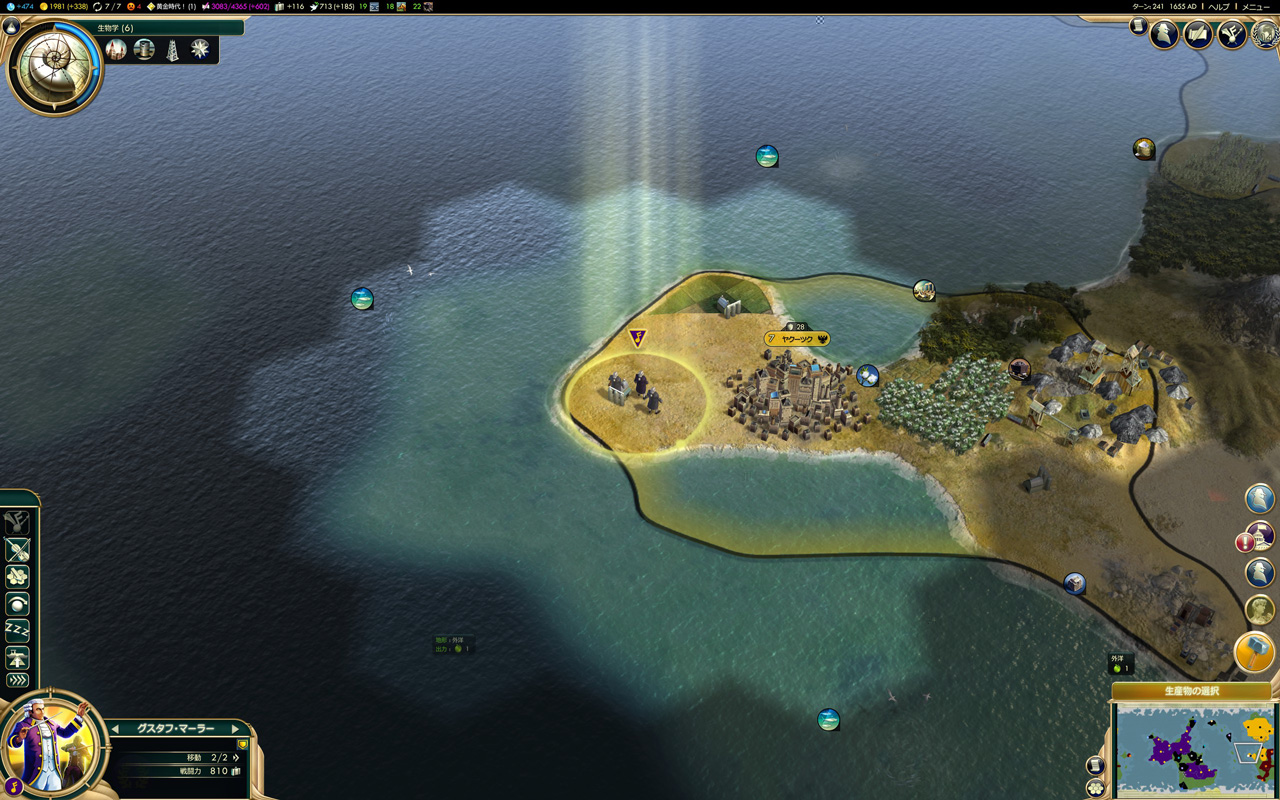Expand more unit actions with the chevrons
The image size is (1280, 800).
click(x=18, y=680)
